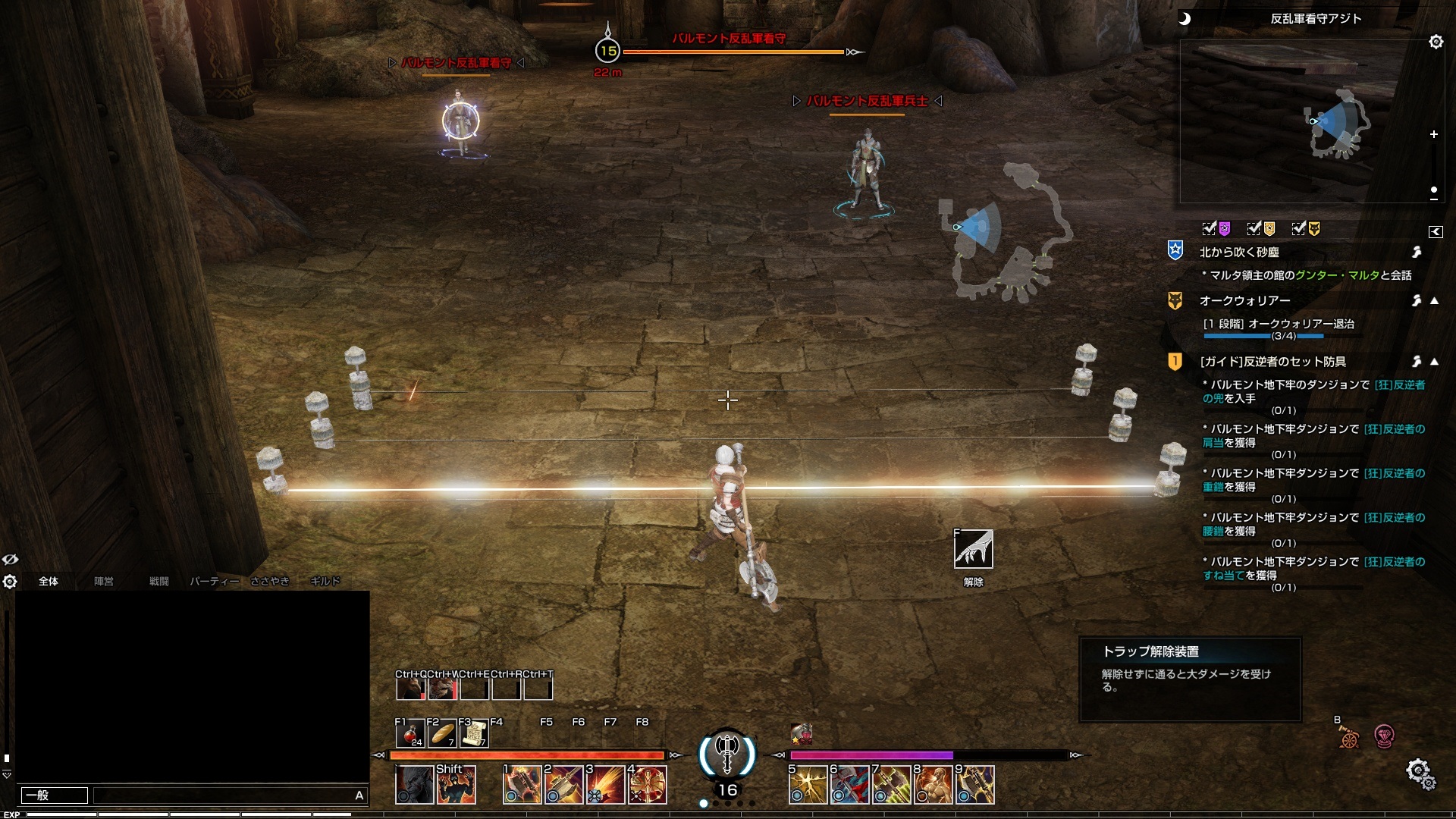Collapse the オークウォリアー quest details
1456x819 pixels.
coord(1434,301)
